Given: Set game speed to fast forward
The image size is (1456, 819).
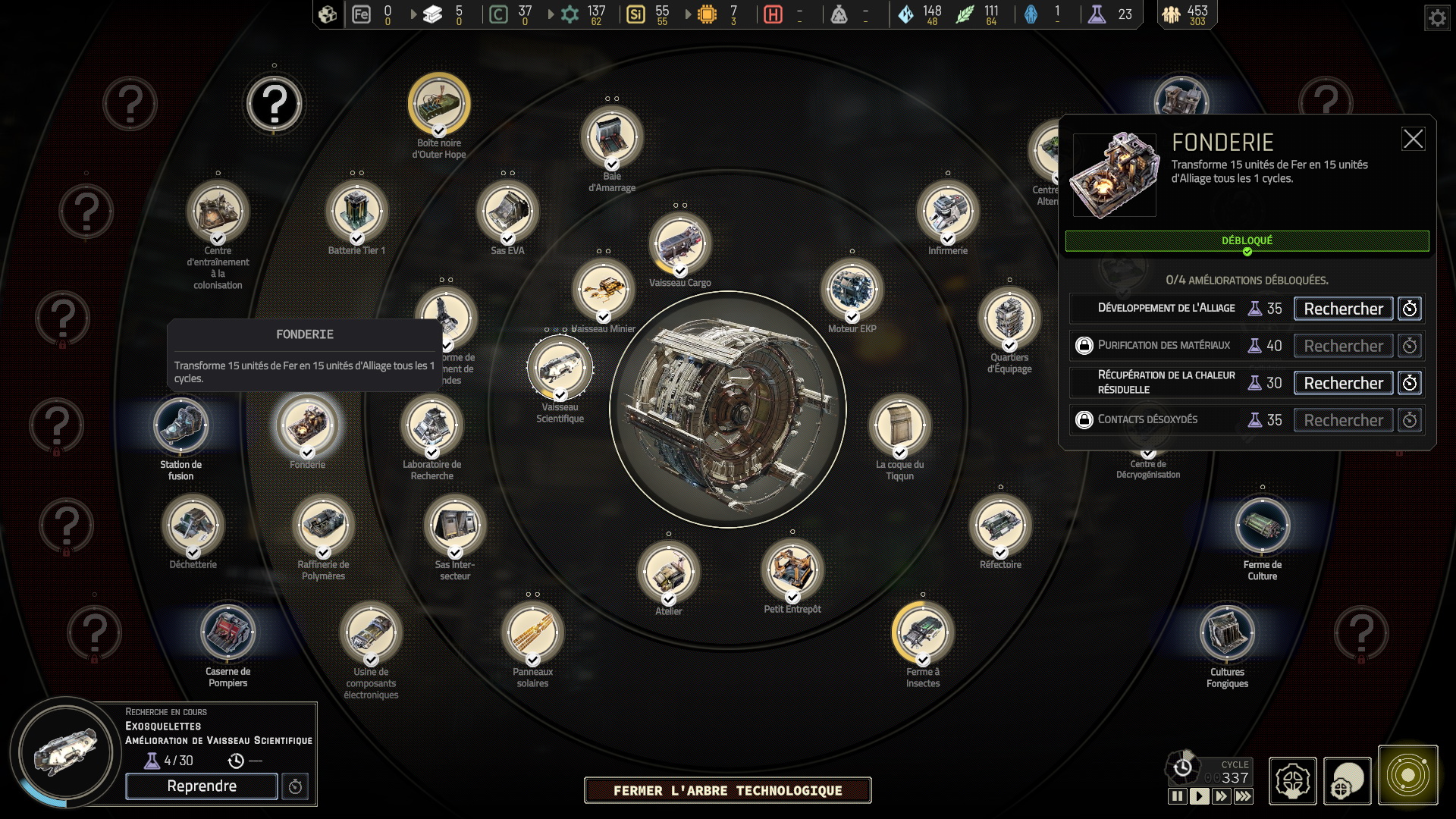Looking at the screenshot, I should click(x=1221, y=796).
